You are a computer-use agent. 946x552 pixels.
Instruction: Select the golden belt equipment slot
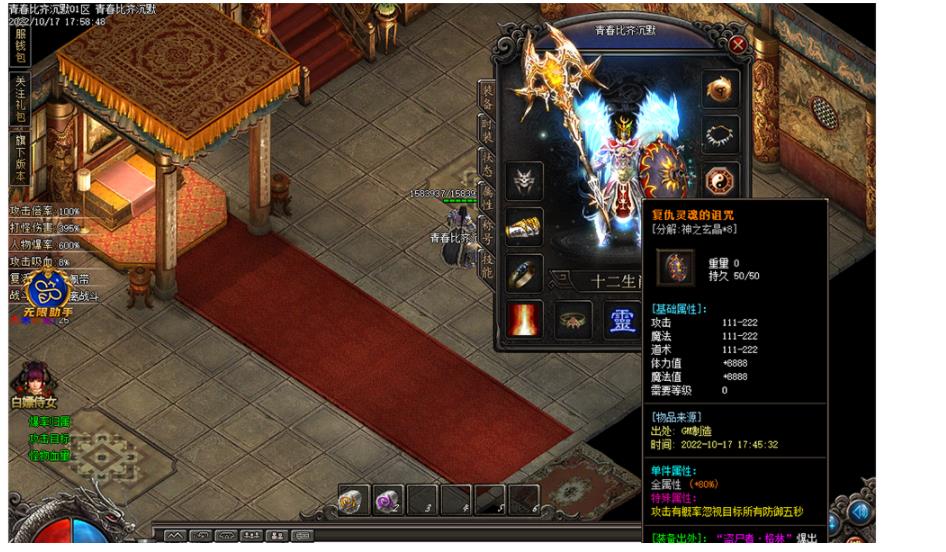click(x=575, y=319)
